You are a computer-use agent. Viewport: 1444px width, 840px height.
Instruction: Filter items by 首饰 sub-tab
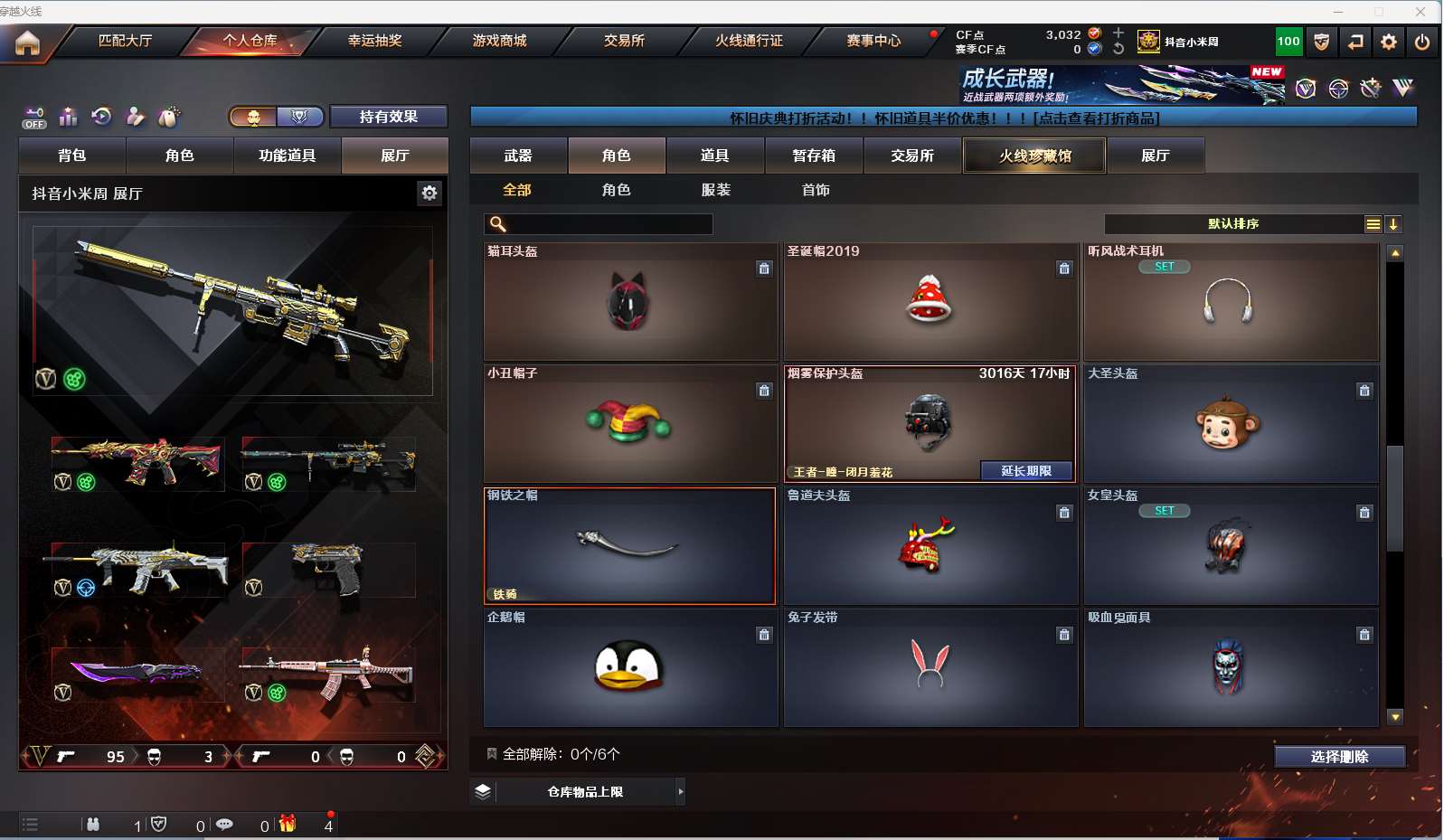pyautogui.click(x=816, y=190)
